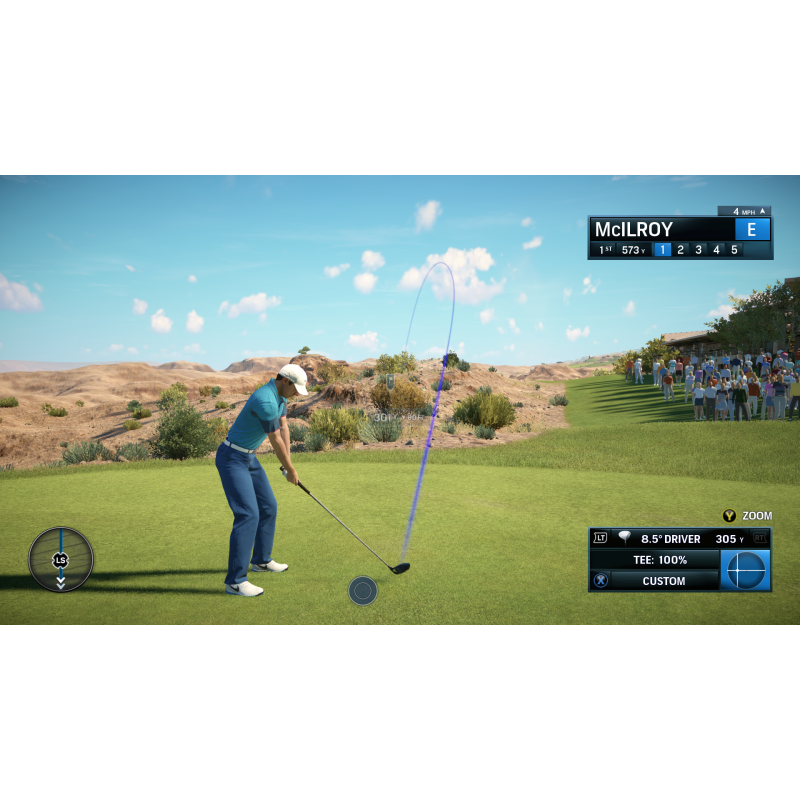Click the swing meter circle

pyautogui.click(x=61, y=560)
